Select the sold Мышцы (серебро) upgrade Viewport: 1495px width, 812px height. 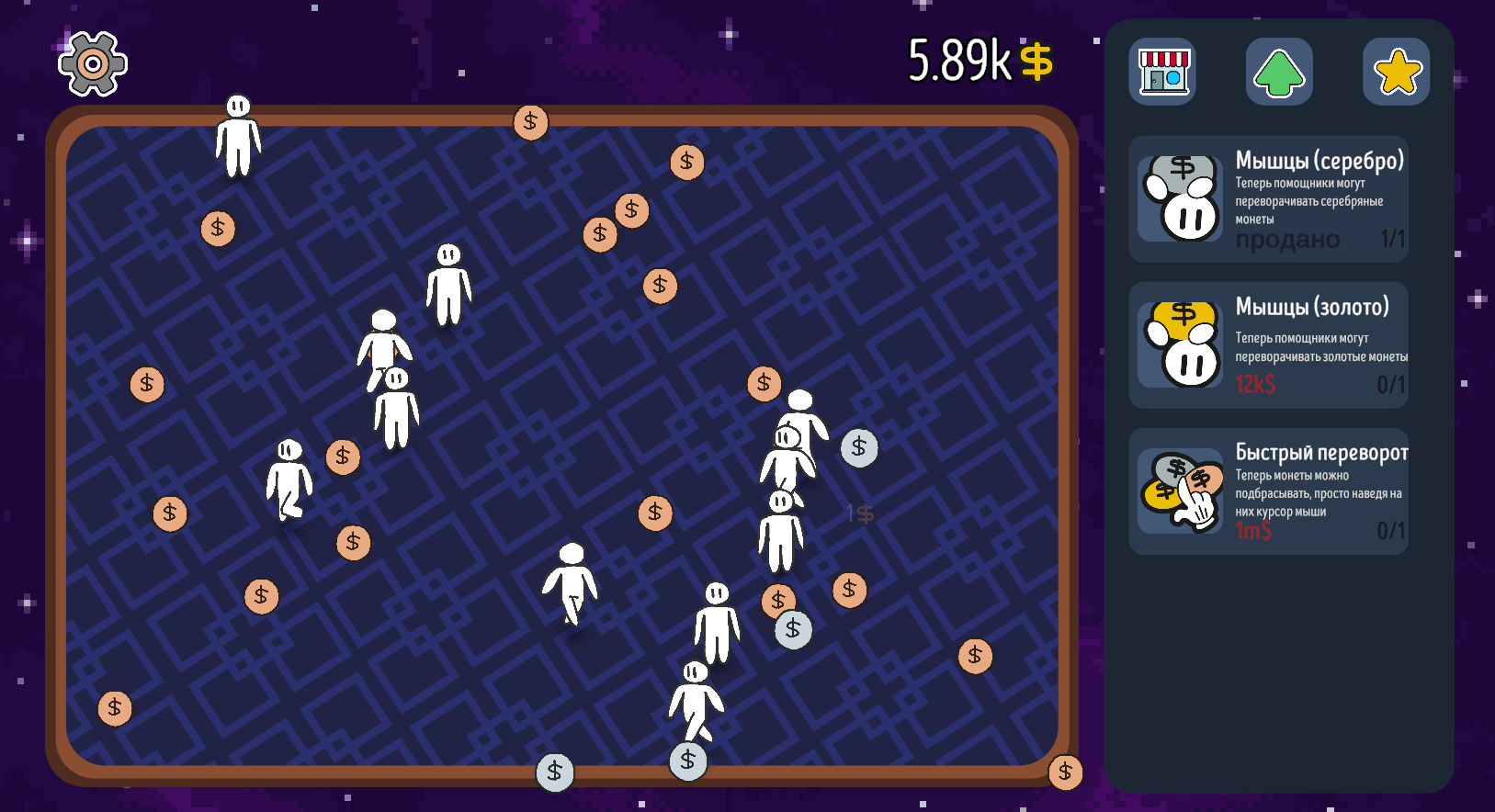coord(1268,199)
